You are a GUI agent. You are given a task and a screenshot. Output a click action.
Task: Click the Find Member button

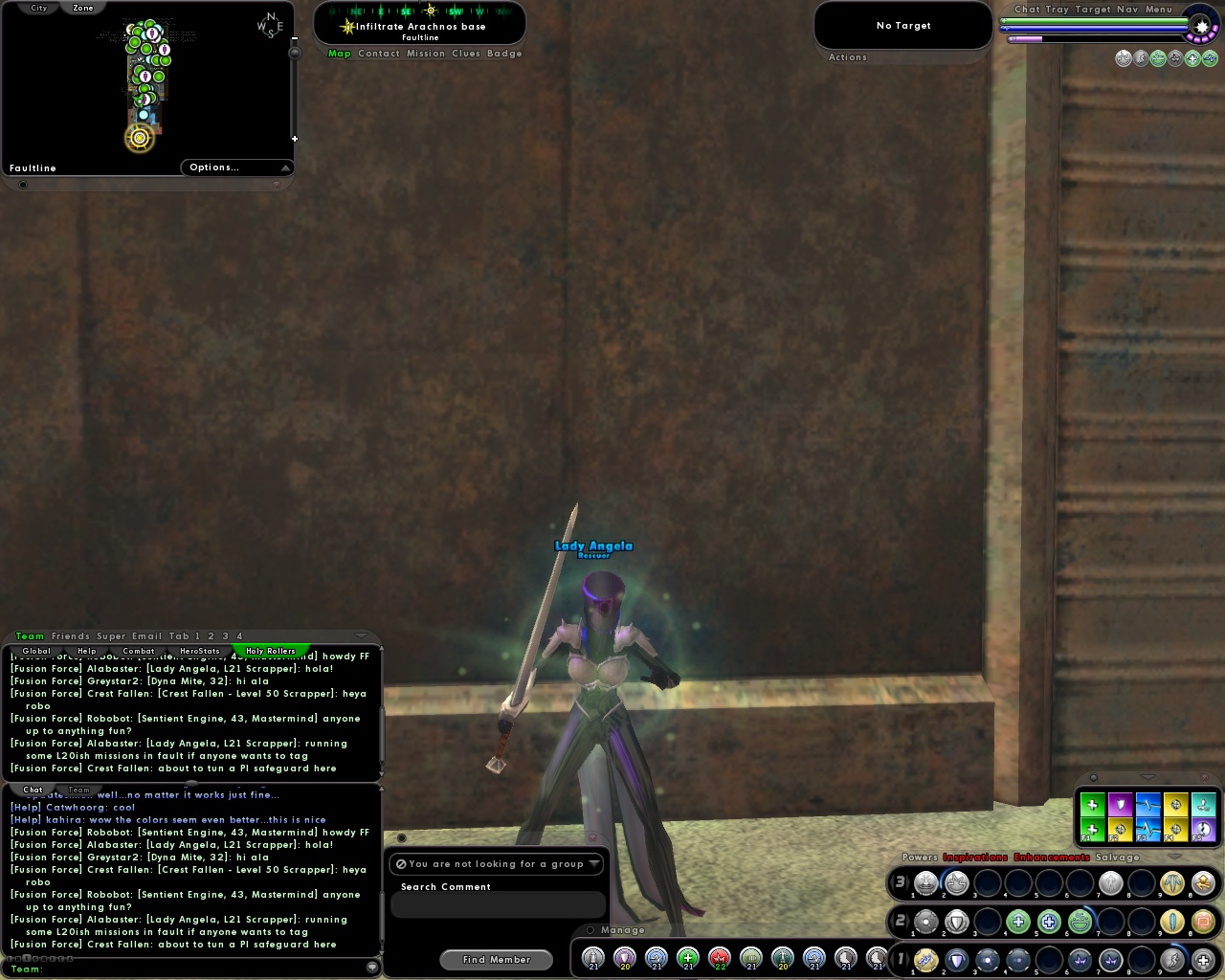pos(496,959)
